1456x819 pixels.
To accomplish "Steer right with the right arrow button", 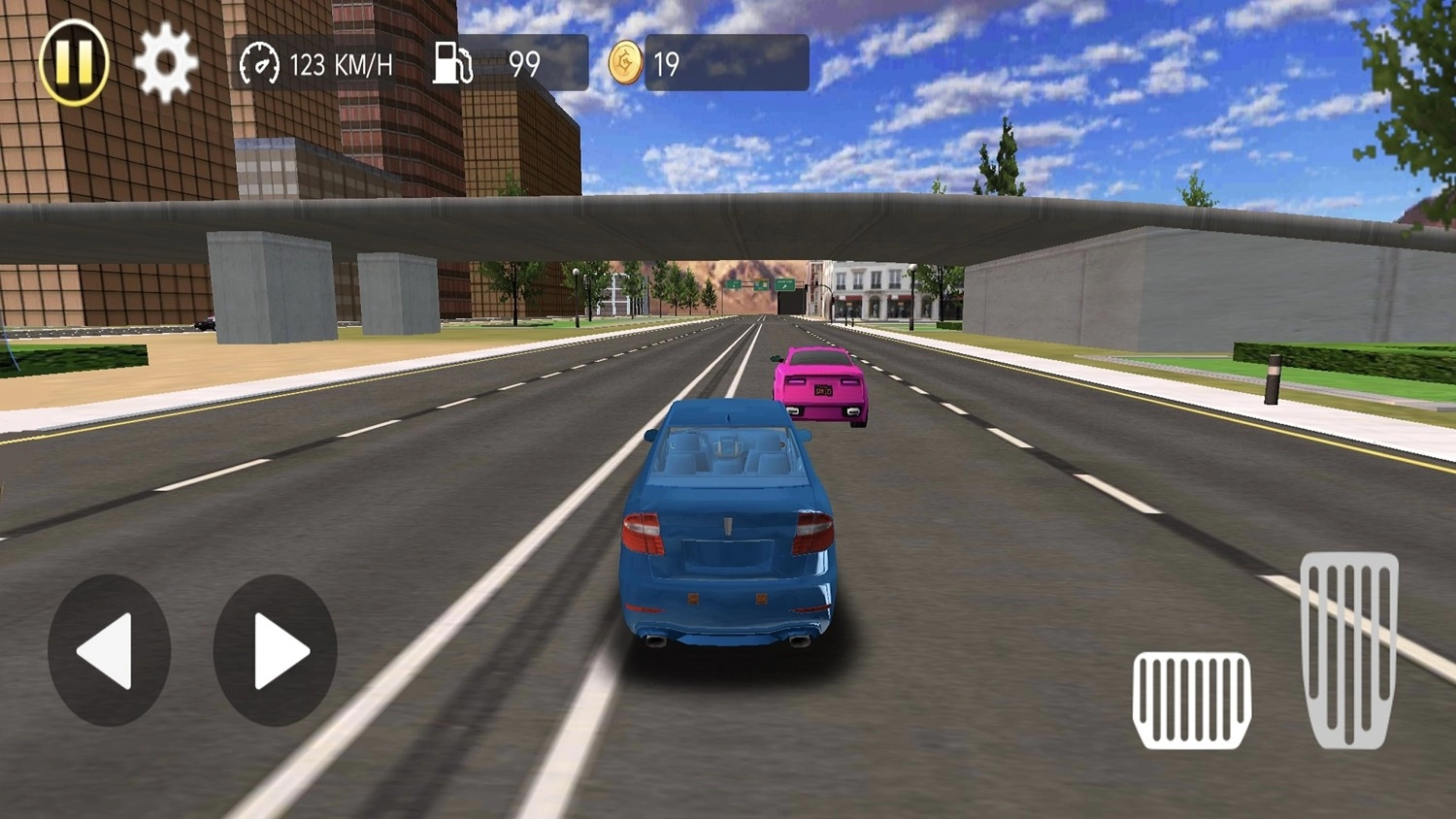I will click(x=275, y=650).
